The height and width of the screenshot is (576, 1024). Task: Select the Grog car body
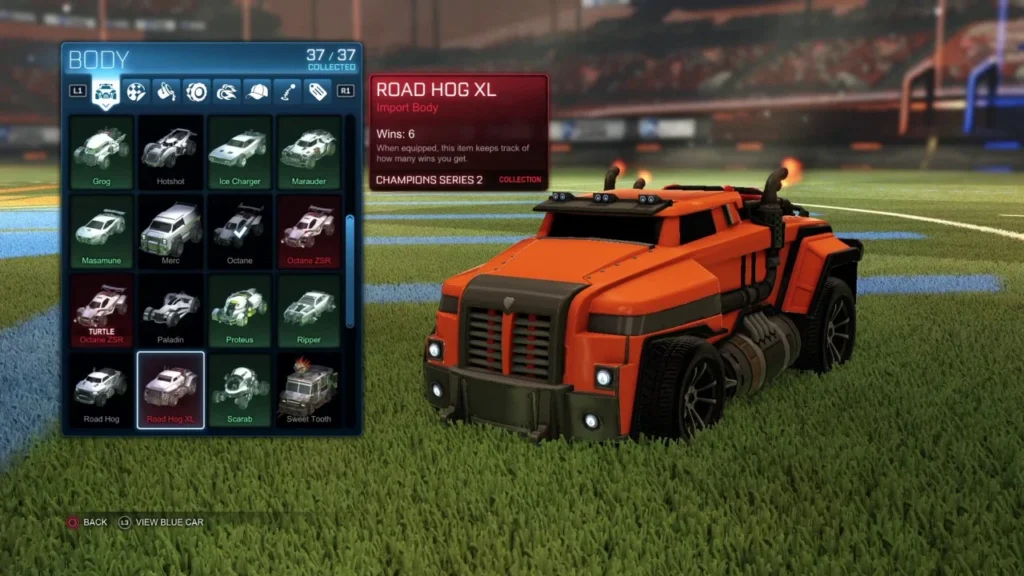(101, 151)
